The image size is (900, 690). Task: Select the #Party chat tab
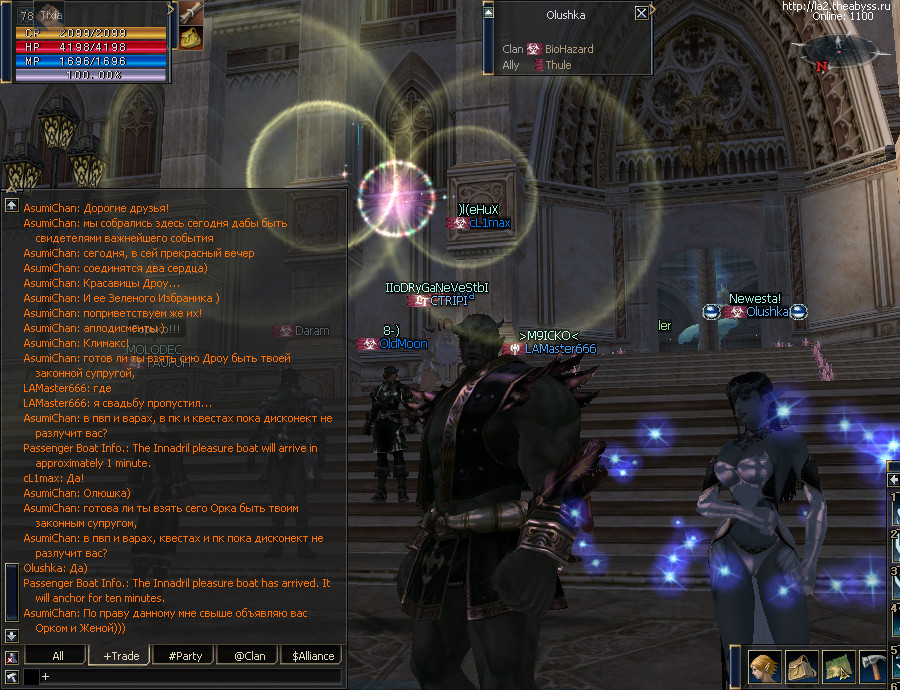185,656
